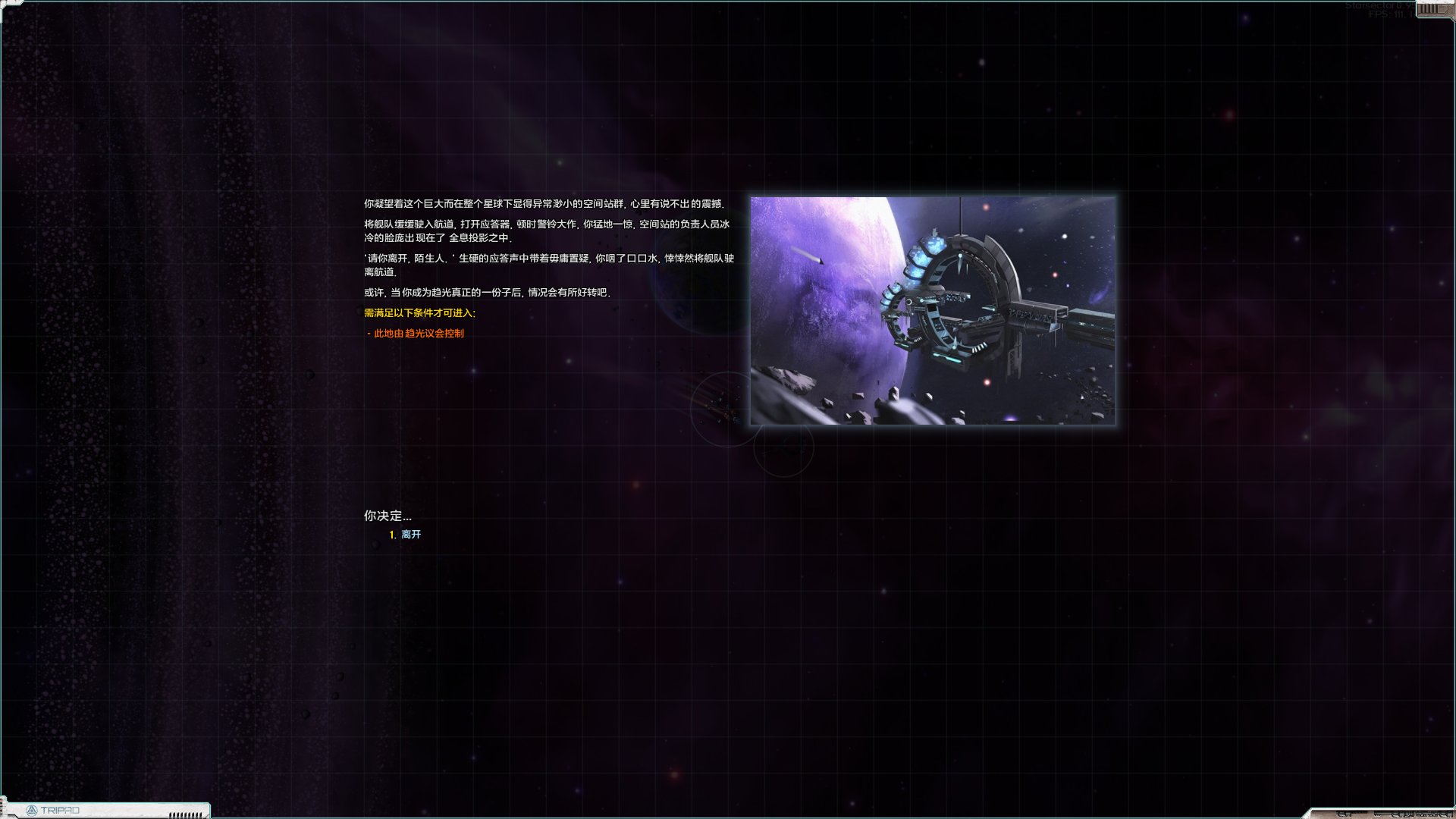Click the TRIPAD triangle logo icon
Image resolution: width=1456 pixels, height=819 pixels.
pos(31,810)
